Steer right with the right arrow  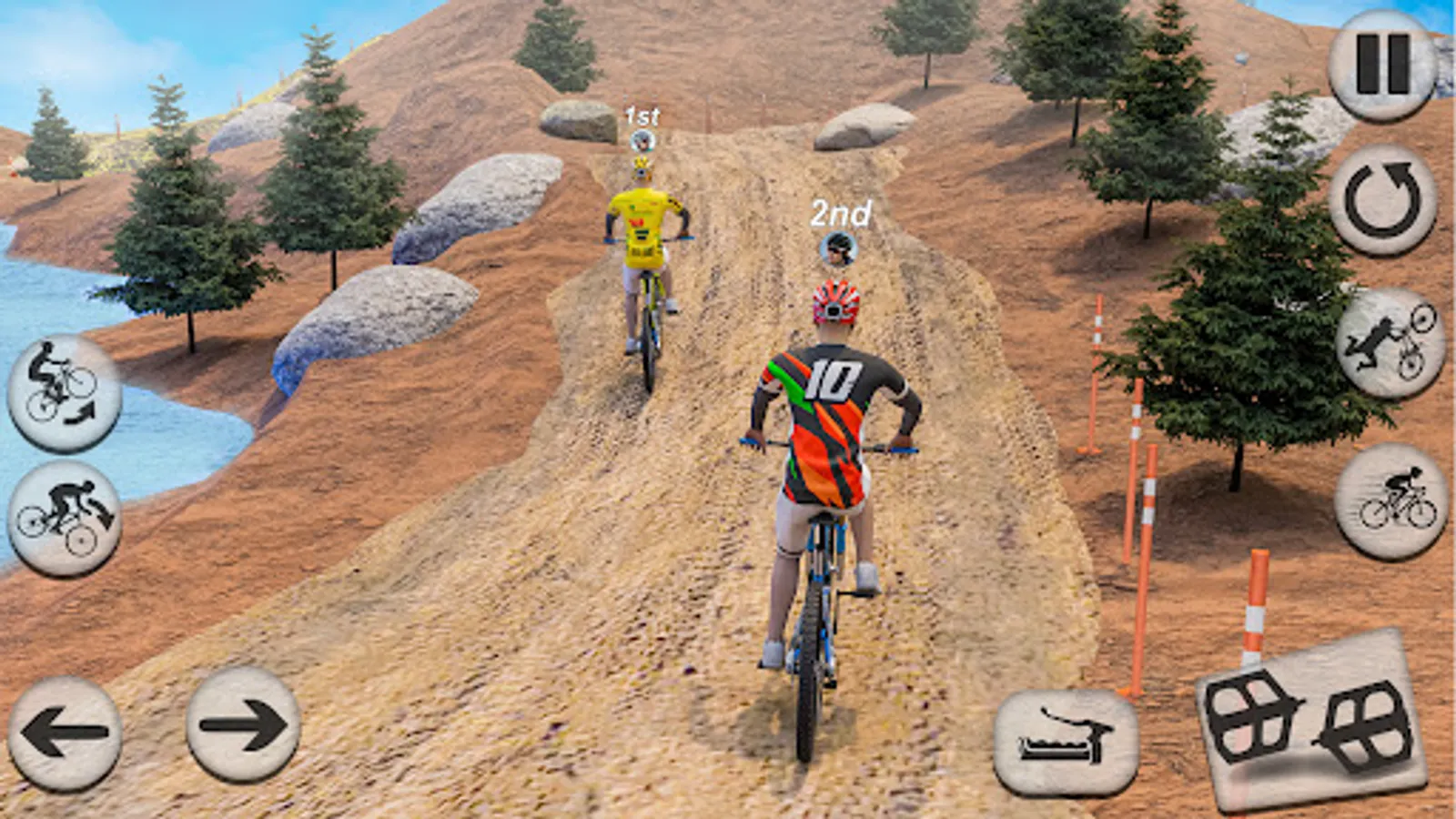[243, 725]
